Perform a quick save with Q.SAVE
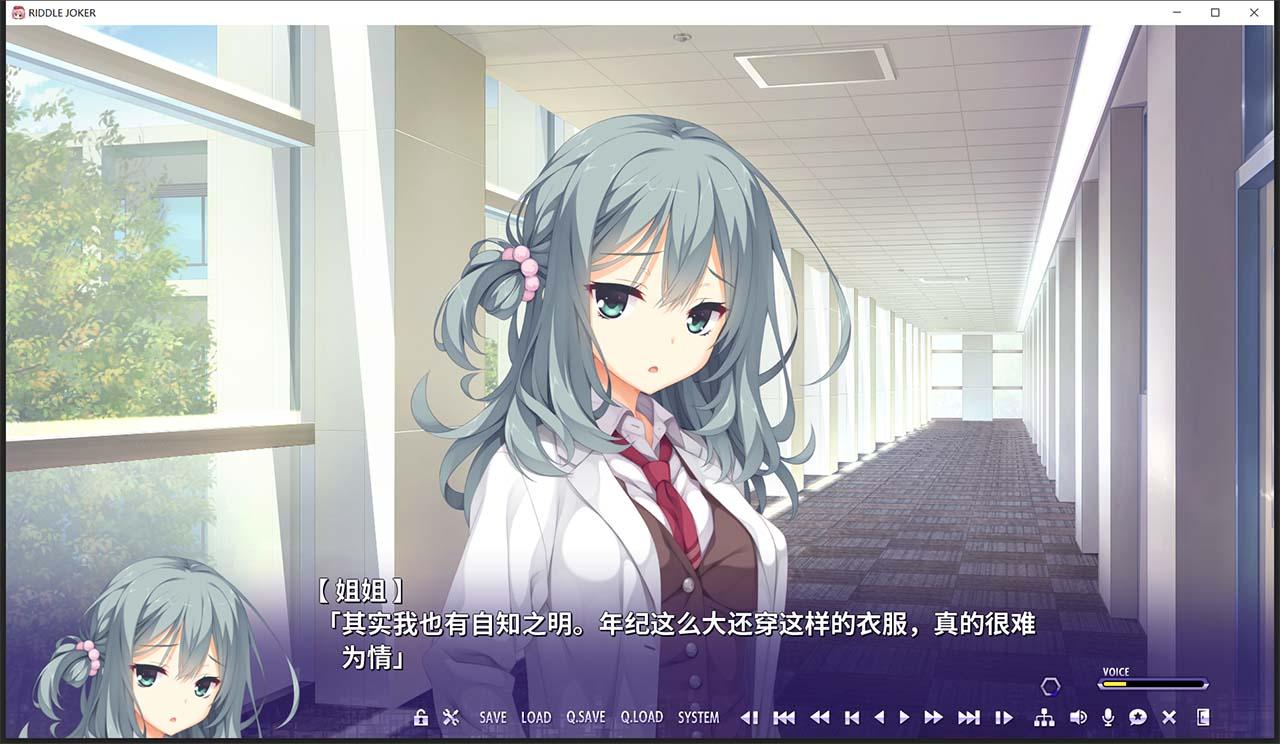Screen dimensions: 1280x744 click(586, 717)
